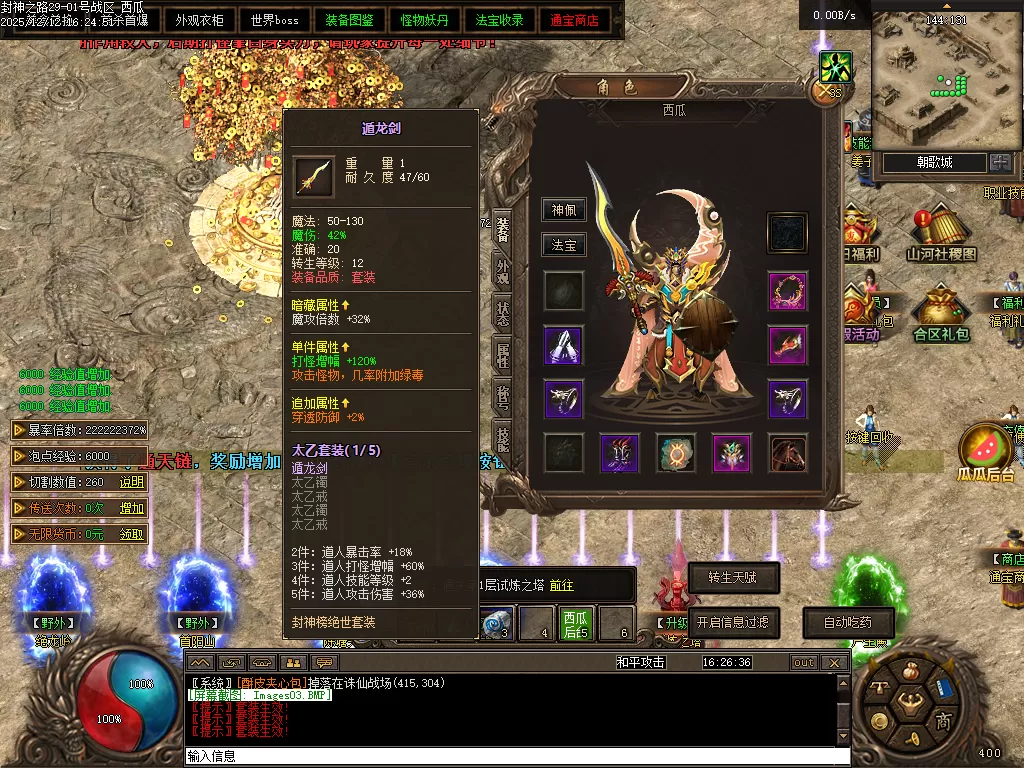Open the 转生天赋 rebirth talent window
1024x768 pixels.
tap(733, 577)
